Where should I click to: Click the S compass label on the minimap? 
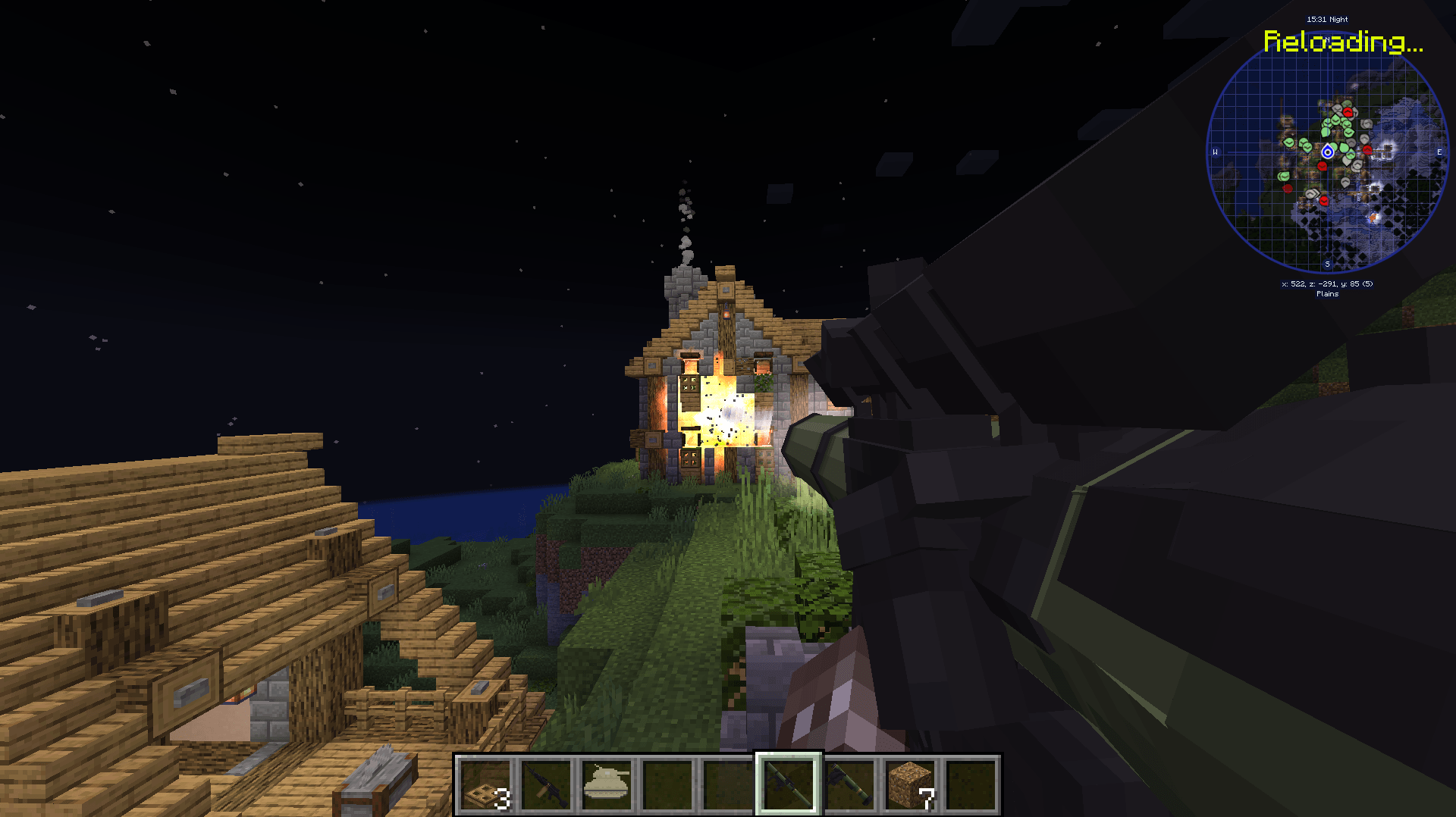pyautogui.click(x=1327, y=264)
